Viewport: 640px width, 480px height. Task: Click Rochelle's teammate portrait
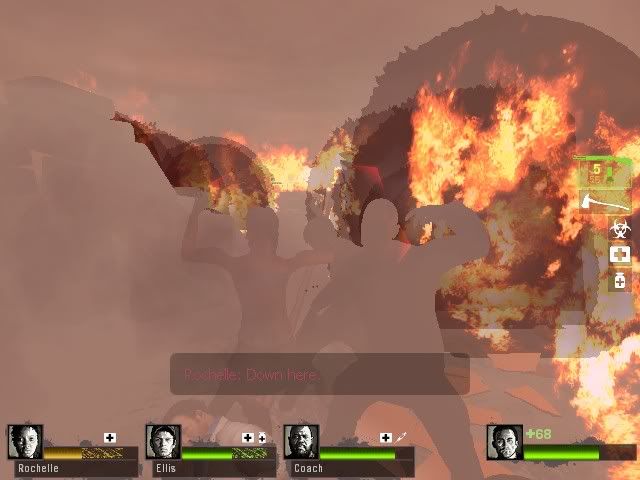24,442
